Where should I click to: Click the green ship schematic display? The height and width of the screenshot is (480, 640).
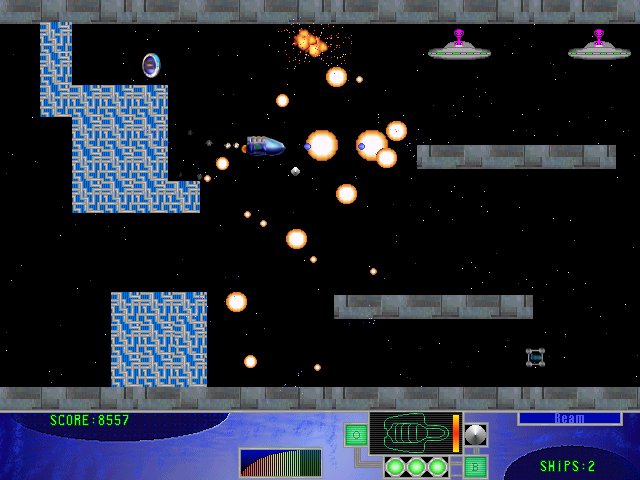pos(410,433)
